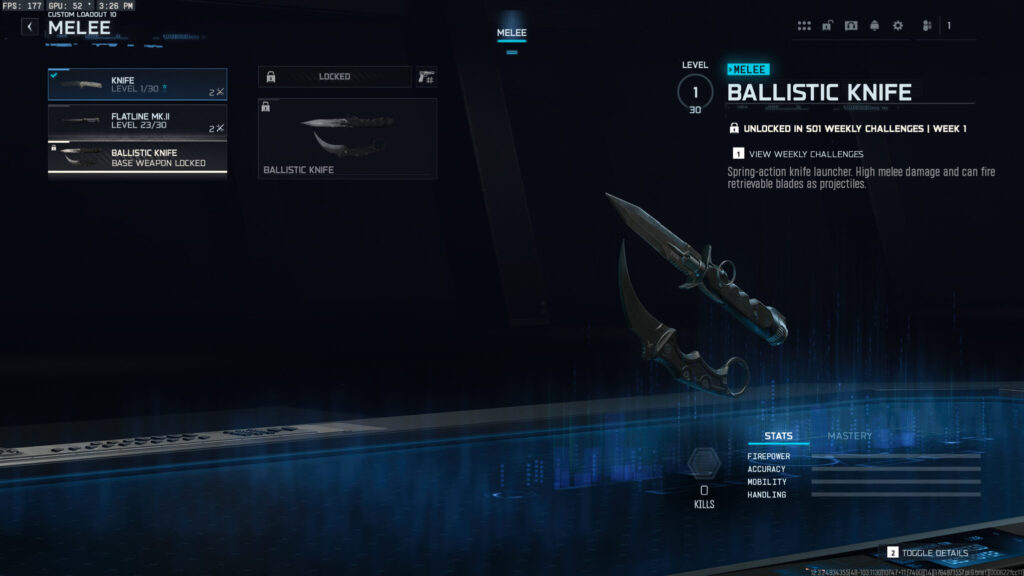
Task: Click the Locked build button
Action: 334,77
